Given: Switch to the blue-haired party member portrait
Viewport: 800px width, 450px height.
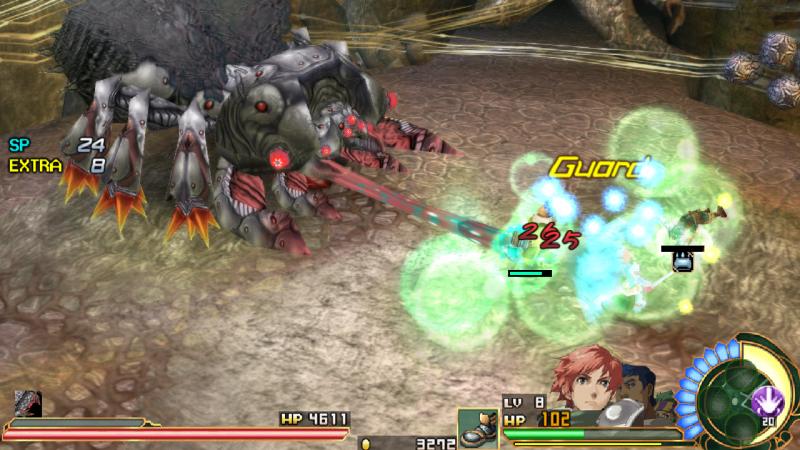Looking at the screenshot, I should [640, 385].
